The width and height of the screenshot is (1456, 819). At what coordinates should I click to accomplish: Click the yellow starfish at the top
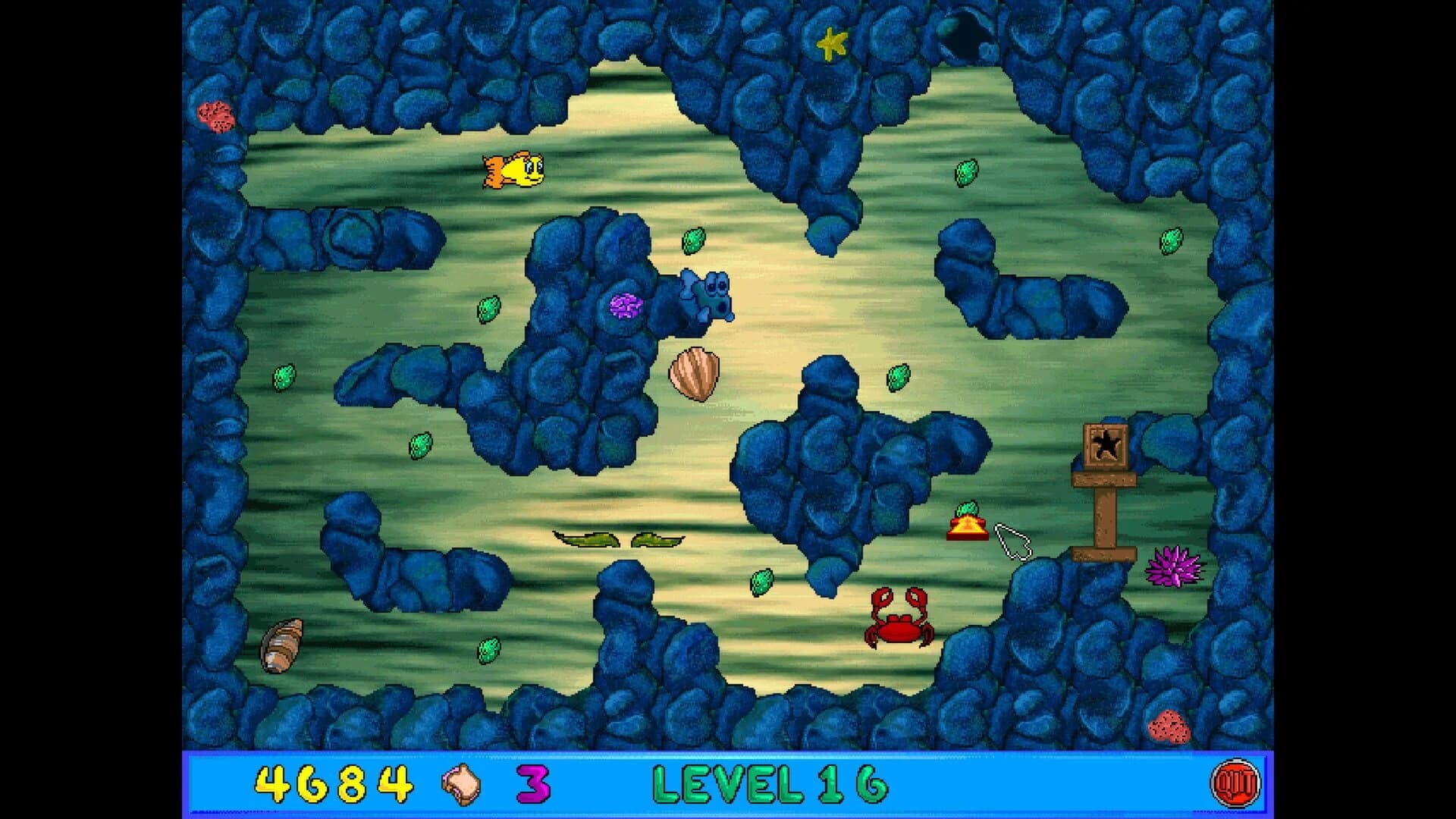pyautogui.click(x=832, y=43)
